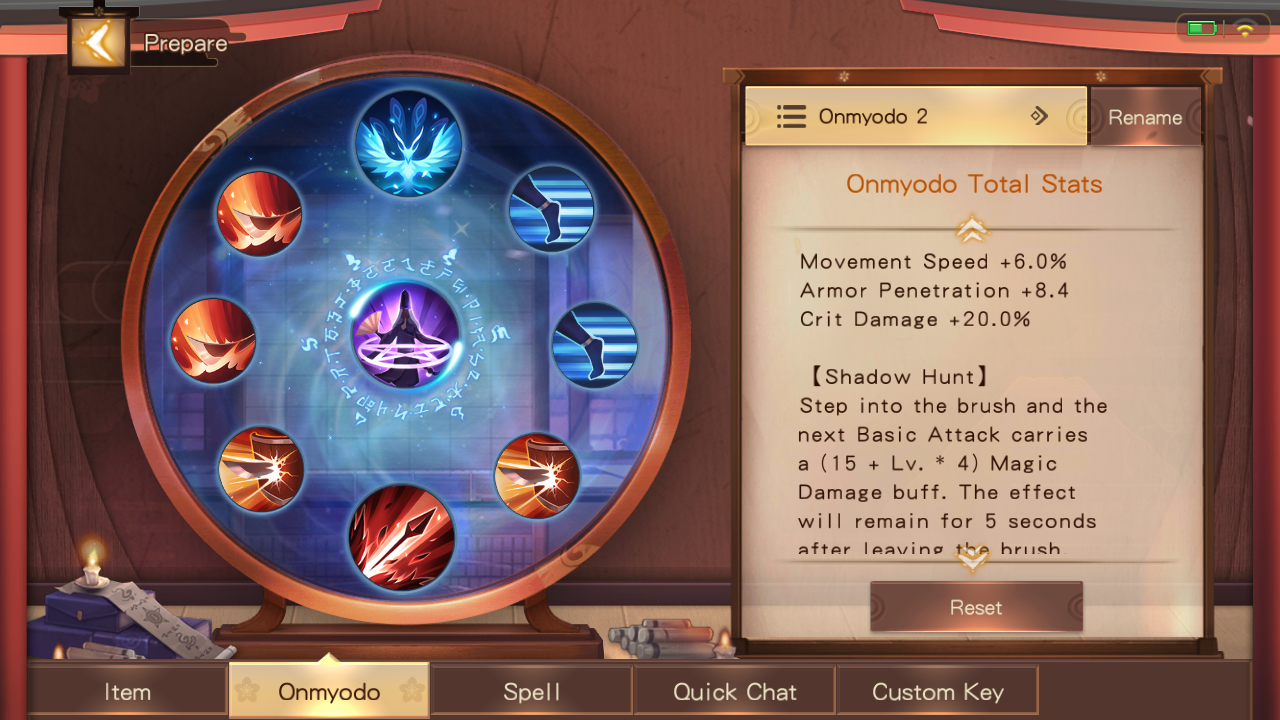The image size is (1280, 720).
Task: Click the down chevron below the stats text
Action: point(972,561)
